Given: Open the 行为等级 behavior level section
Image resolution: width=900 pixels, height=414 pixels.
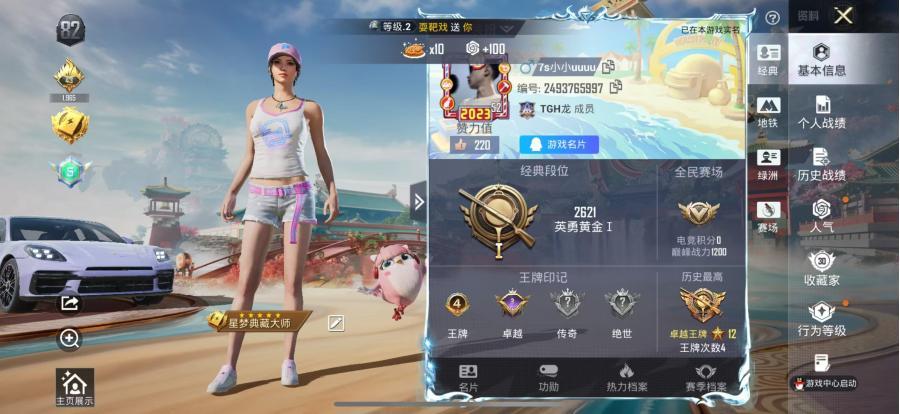Looking at the screenshot, I should click(821, 320).
